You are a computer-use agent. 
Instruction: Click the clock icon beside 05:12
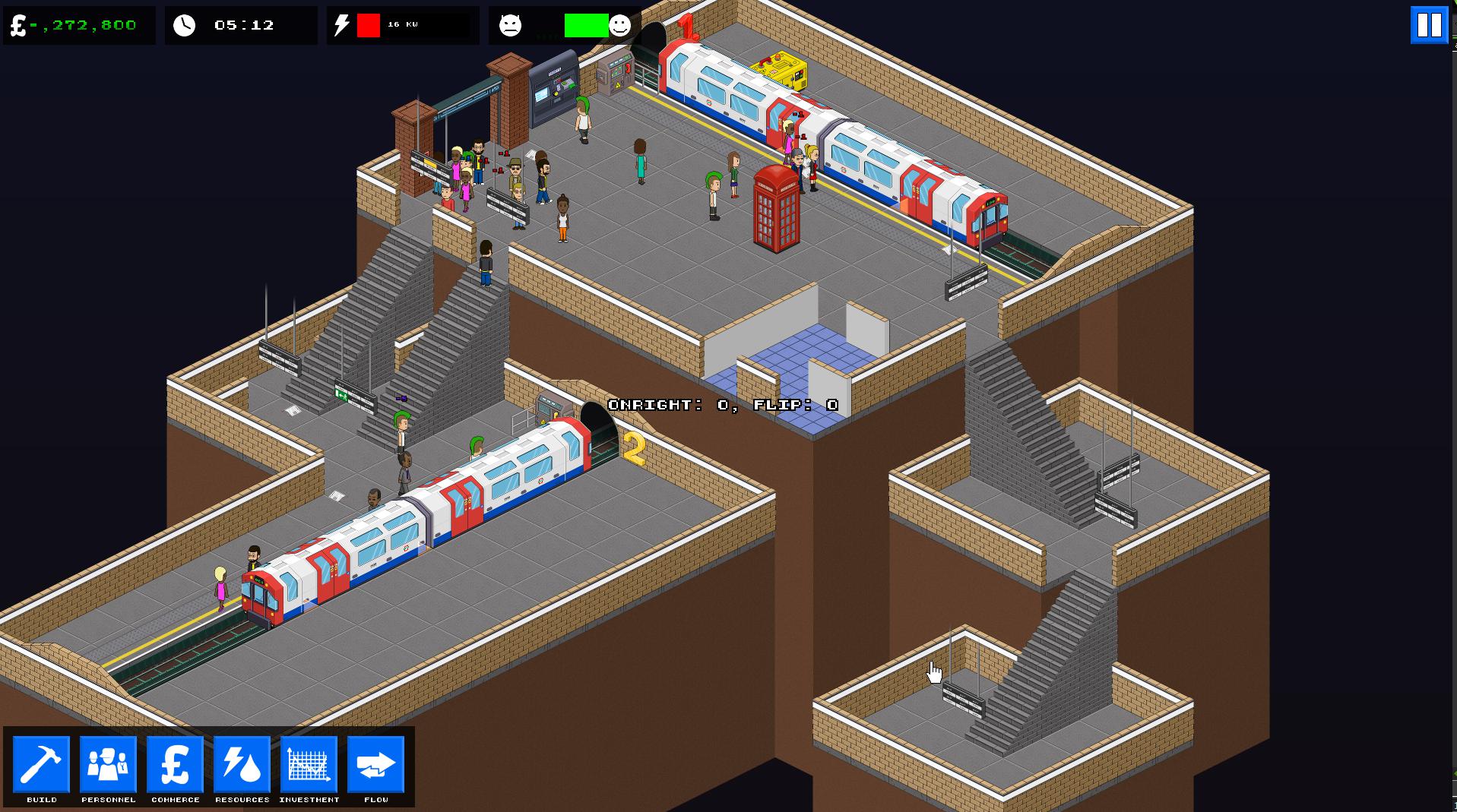point(185,24)
